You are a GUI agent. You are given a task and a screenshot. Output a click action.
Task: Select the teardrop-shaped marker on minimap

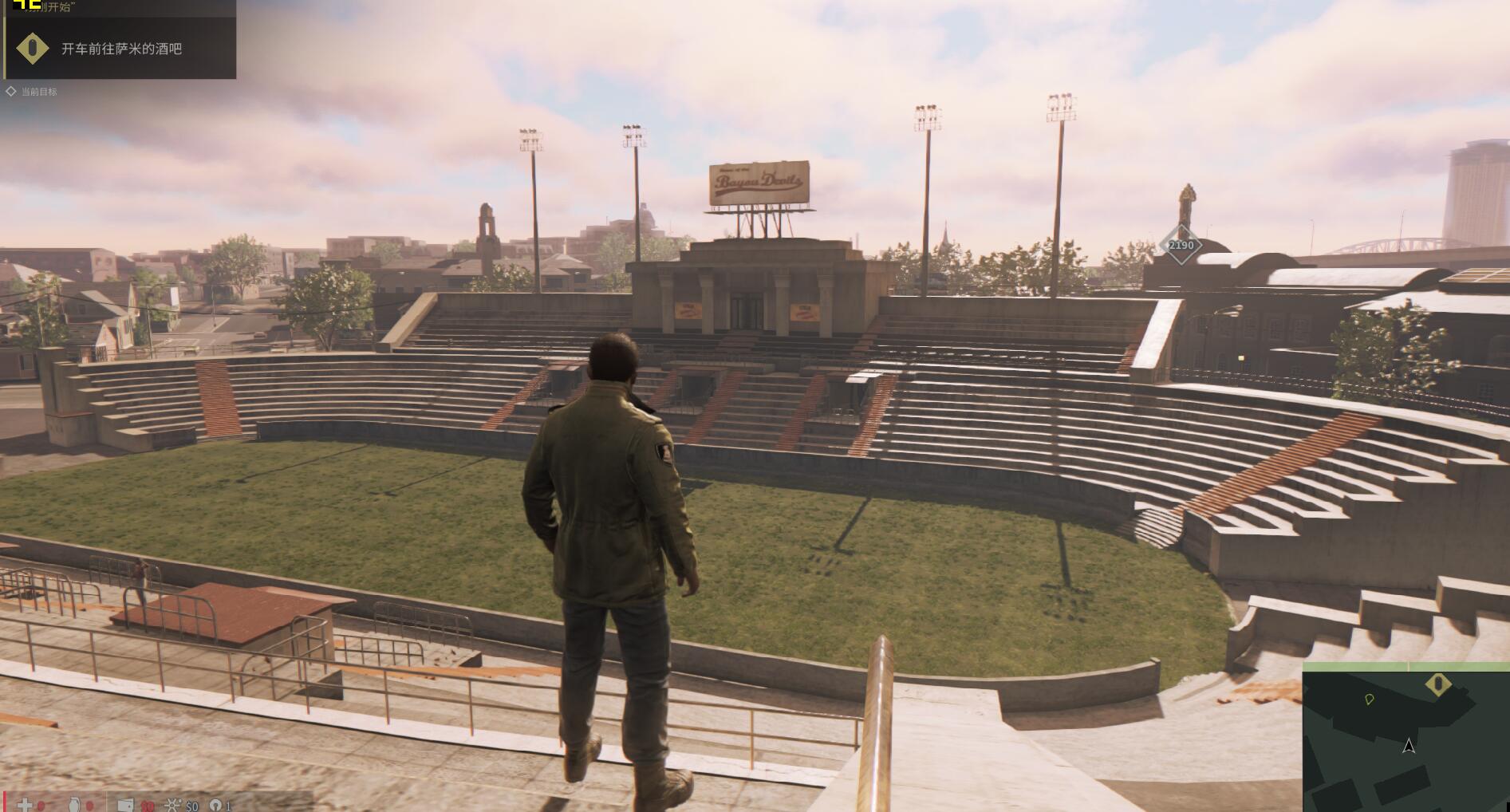point(1369,700)
